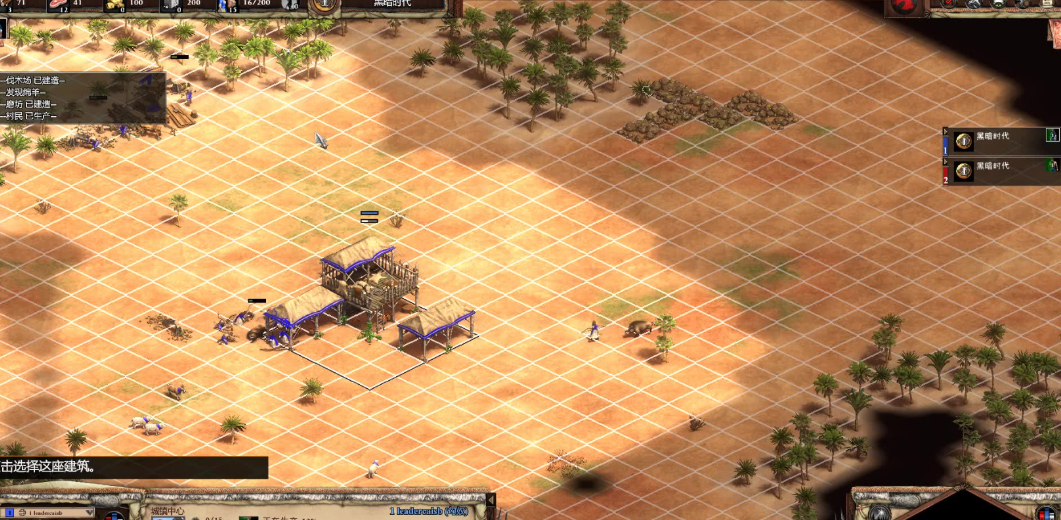Expand the player 1 score row arrow
This screenshot has width=1061, height=520.
946,130
